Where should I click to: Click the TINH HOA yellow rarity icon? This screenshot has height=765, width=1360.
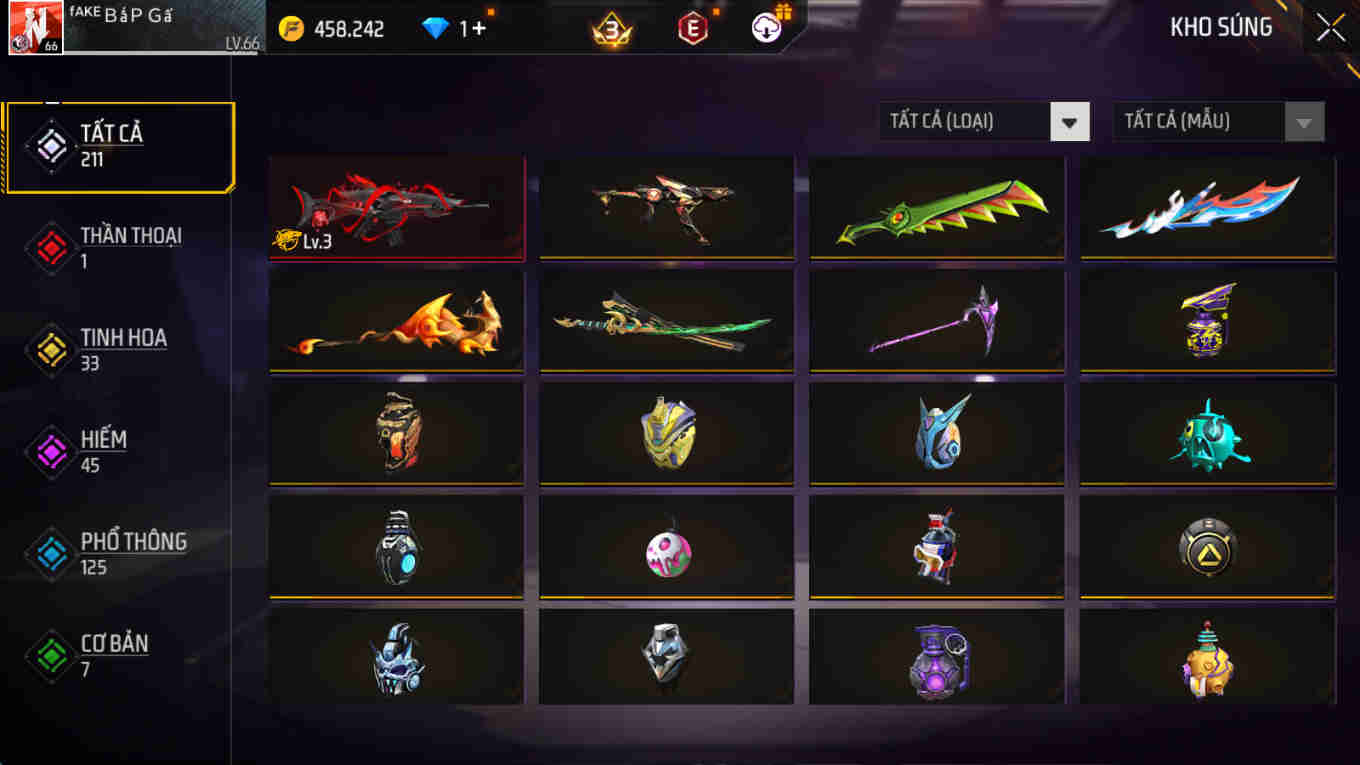[x=49, y=349]
